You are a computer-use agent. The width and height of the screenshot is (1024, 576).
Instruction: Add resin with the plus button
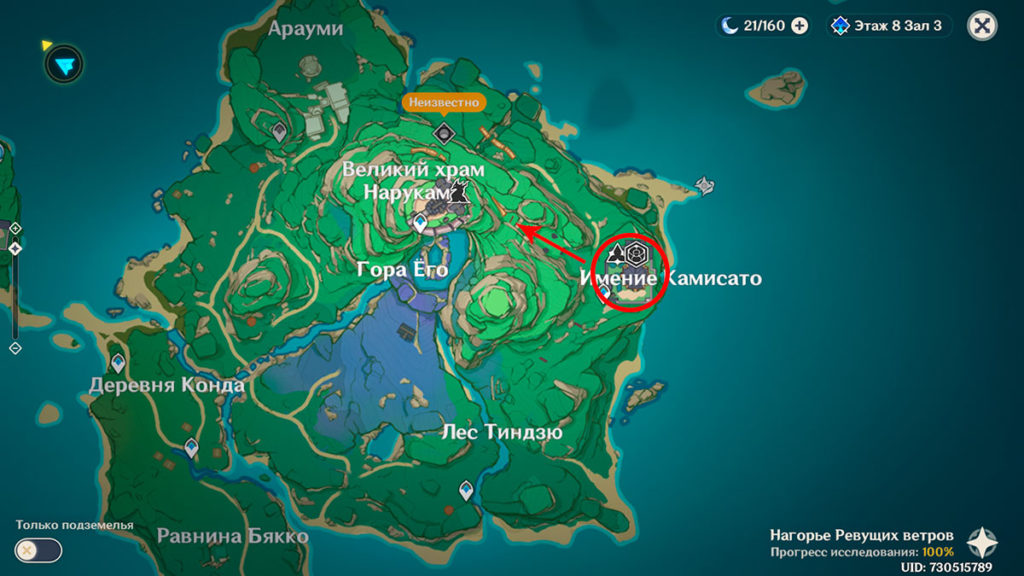pyautogui.click(x=800, y=26)
